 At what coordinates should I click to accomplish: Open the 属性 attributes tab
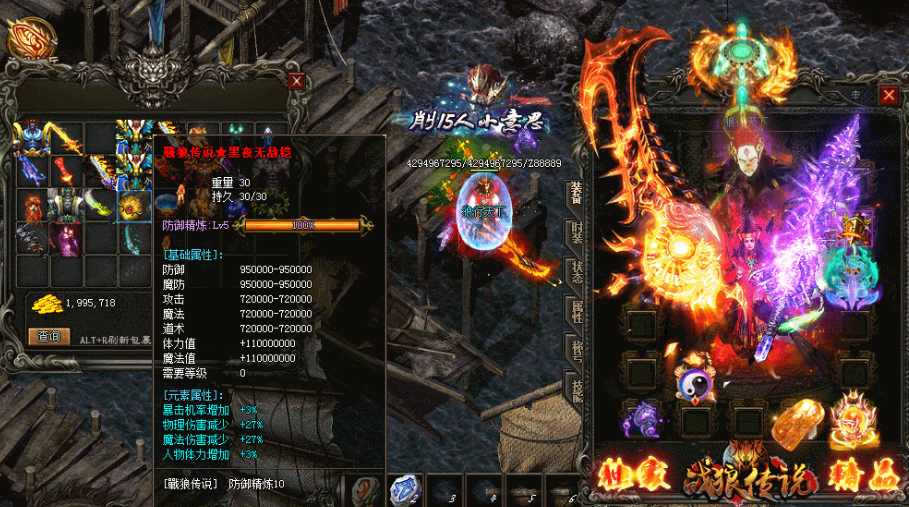click(576, 312)
